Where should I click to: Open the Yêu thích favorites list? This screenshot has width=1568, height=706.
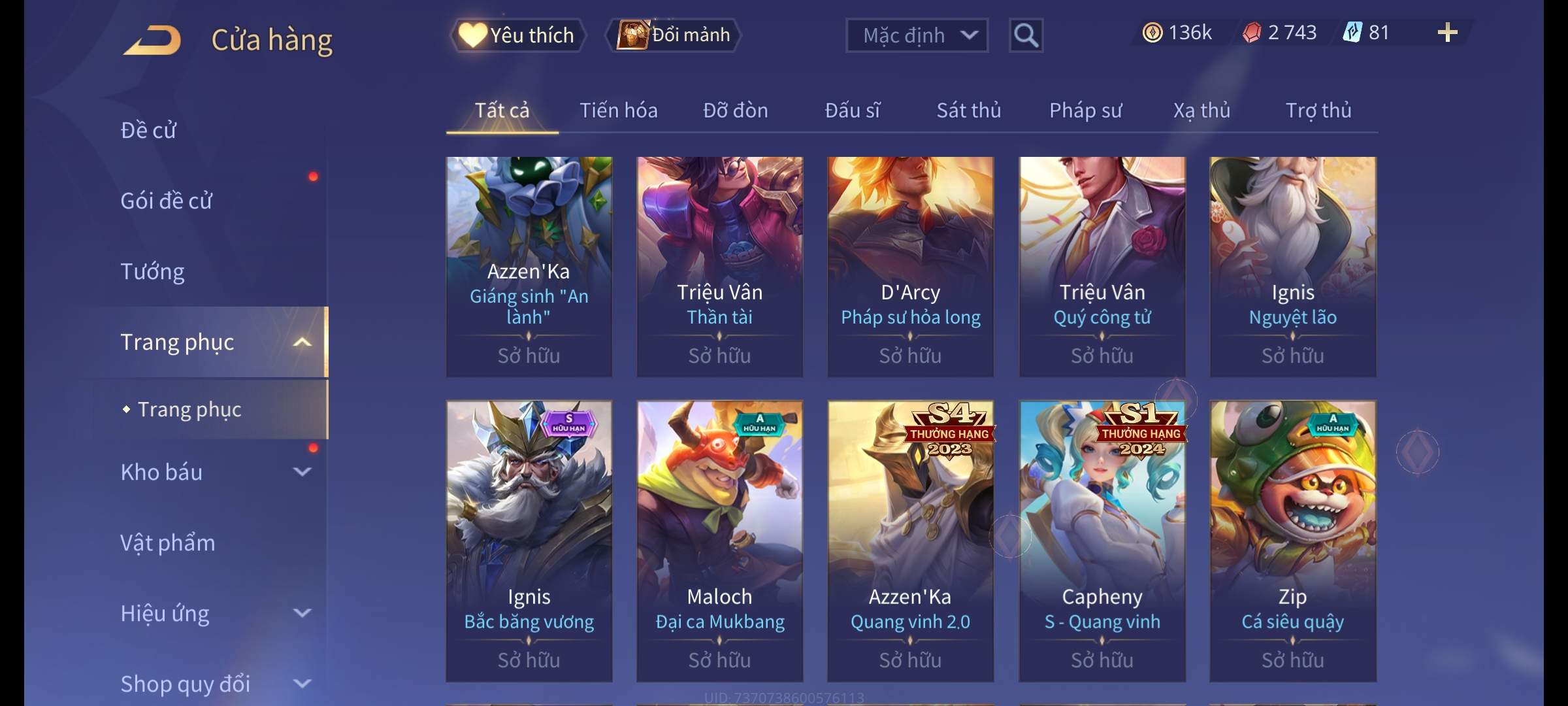pos(517,35)
